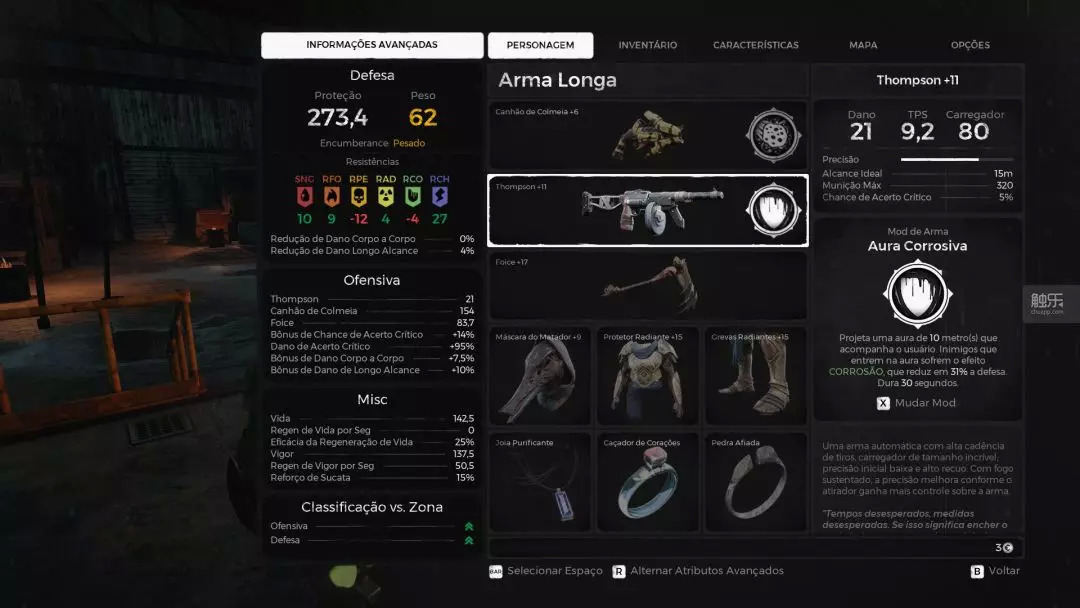Go back with the Voltar button
The image size is (1080, 608).
click(996, 571)
